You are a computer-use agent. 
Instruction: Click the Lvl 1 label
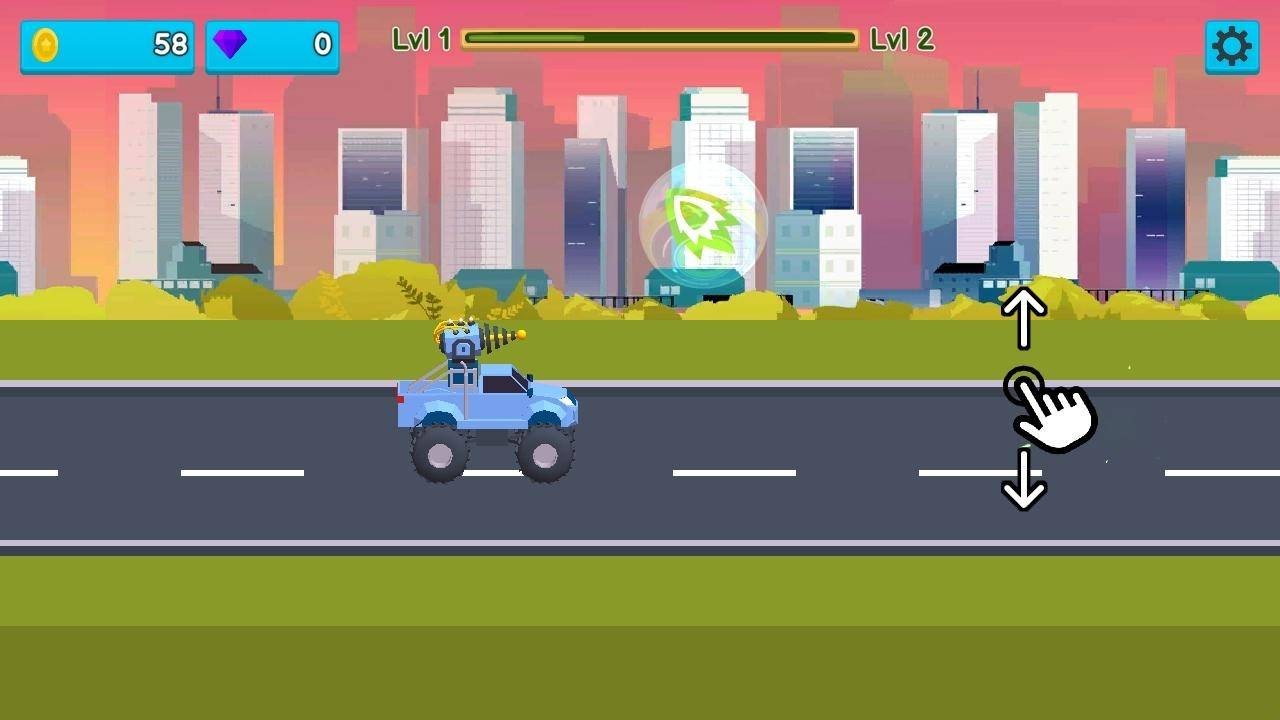pos(422,40)
